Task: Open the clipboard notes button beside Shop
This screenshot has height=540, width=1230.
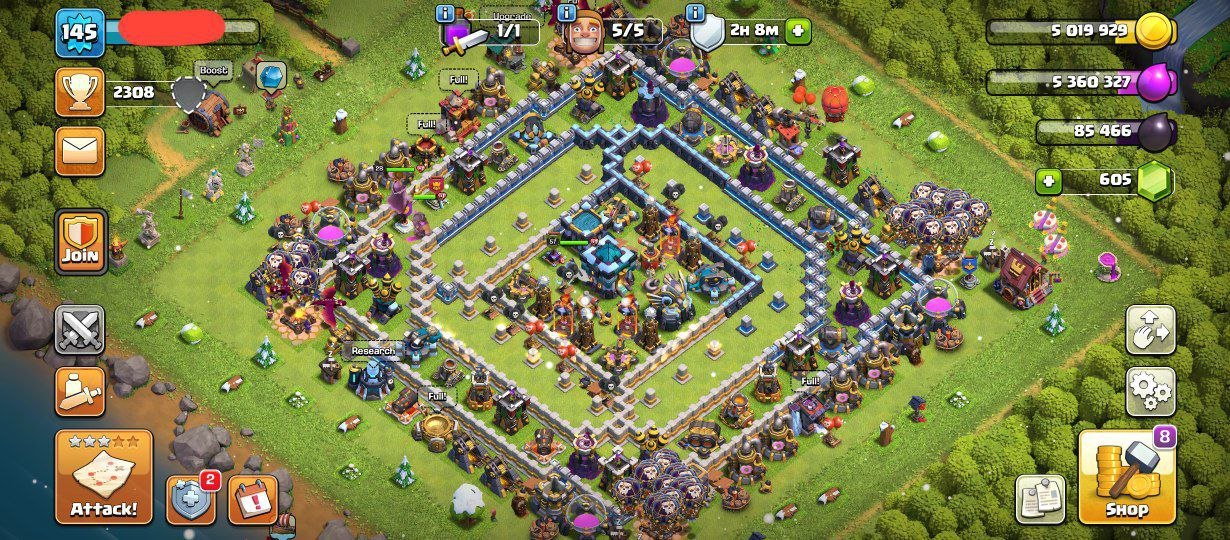Action: (x=1040, y=498)
